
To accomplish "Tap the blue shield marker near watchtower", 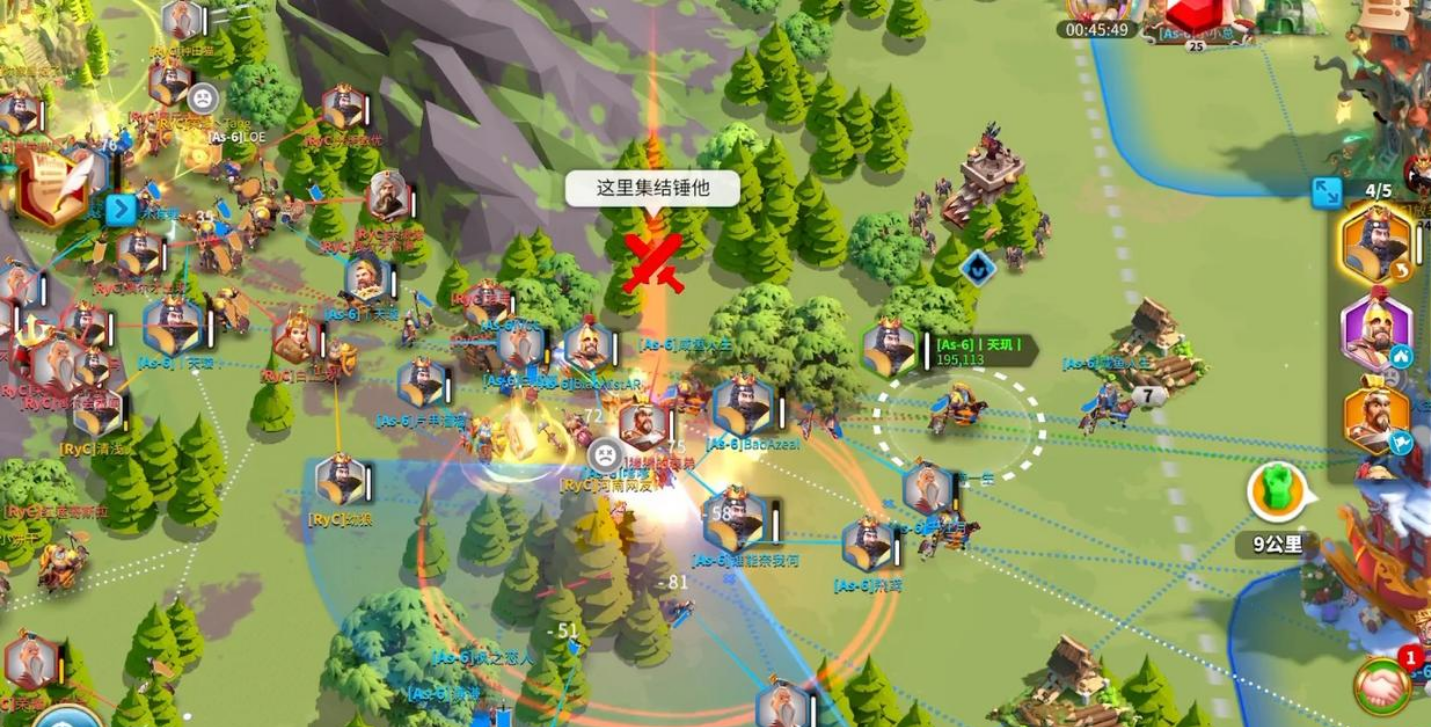I will (977, 267).
